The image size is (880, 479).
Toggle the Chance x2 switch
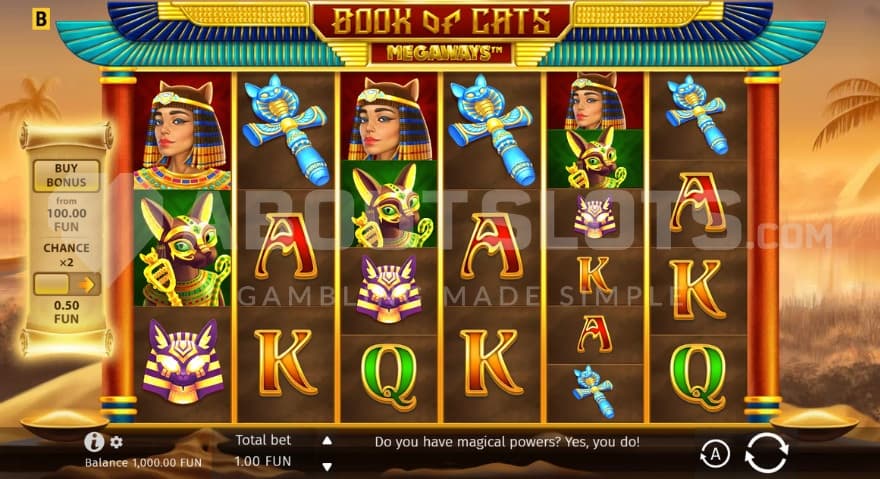[67, 285]
